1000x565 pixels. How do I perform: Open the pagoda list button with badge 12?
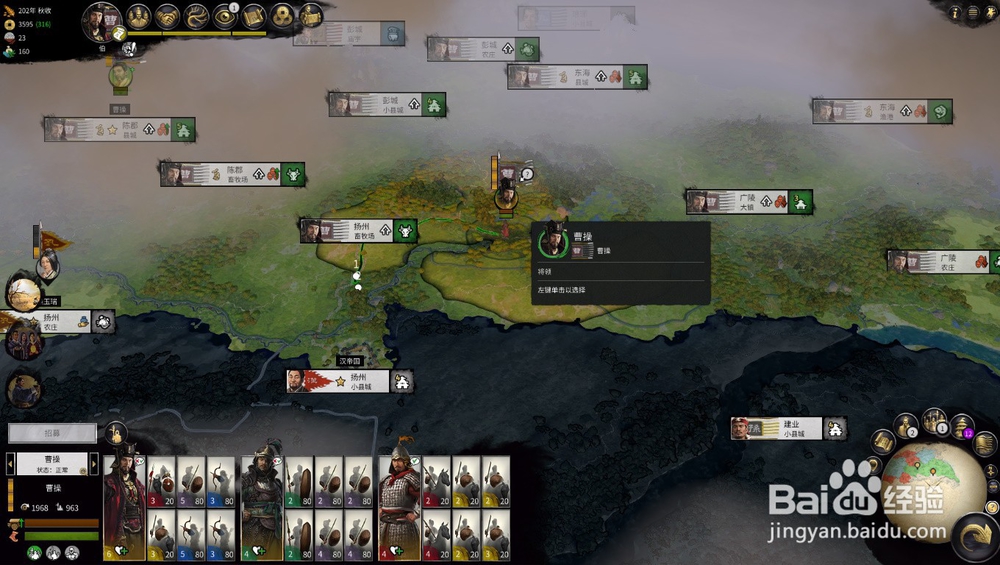point(962,426)
